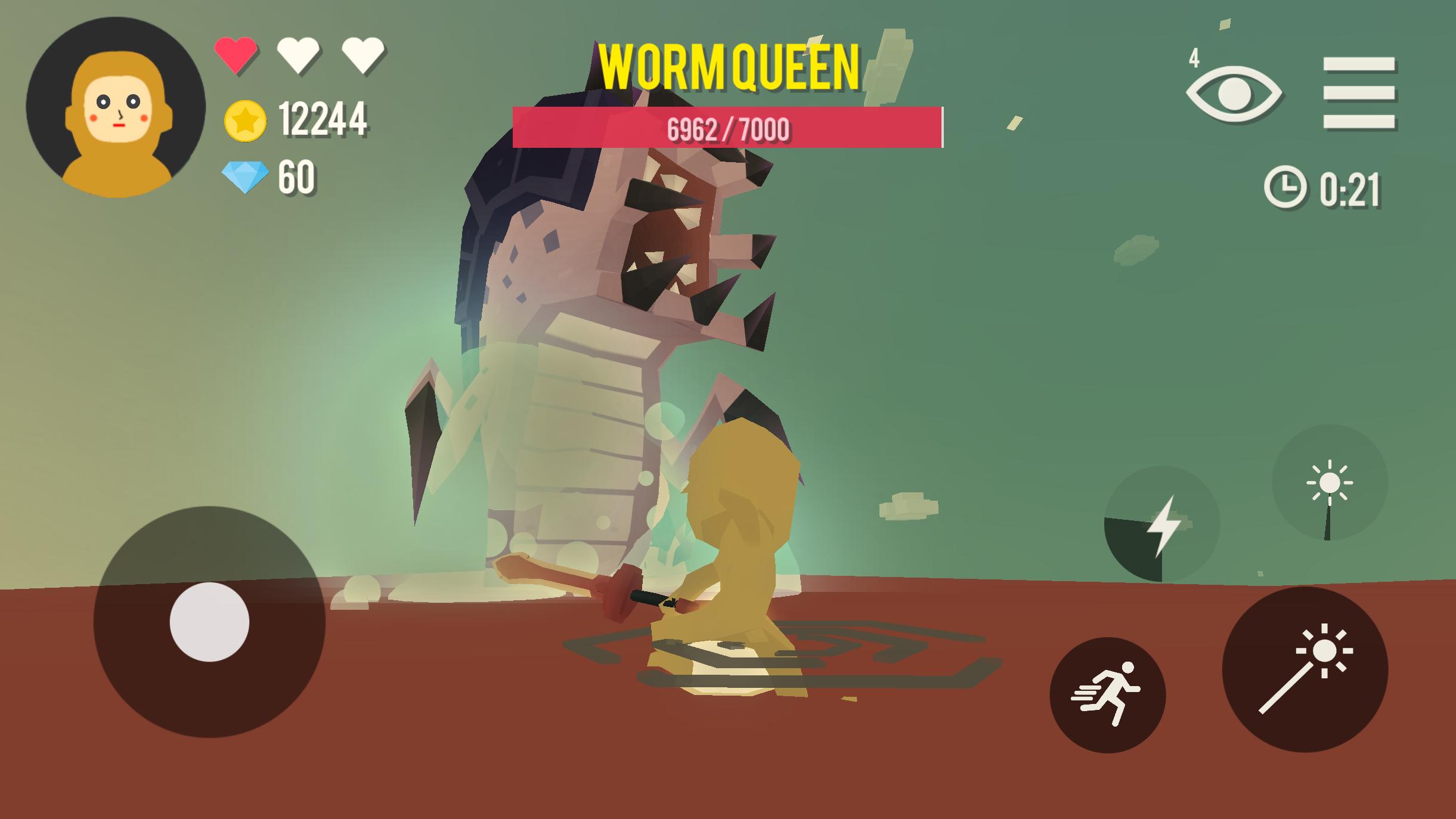Trigger the sprint running-man button

(1107, 694)
